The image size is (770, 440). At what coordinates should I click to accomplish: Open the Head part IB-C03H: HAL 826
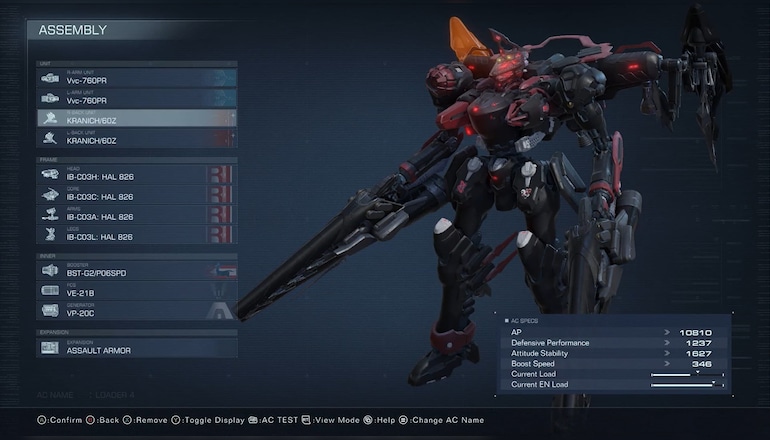click(x=136, y=176)
